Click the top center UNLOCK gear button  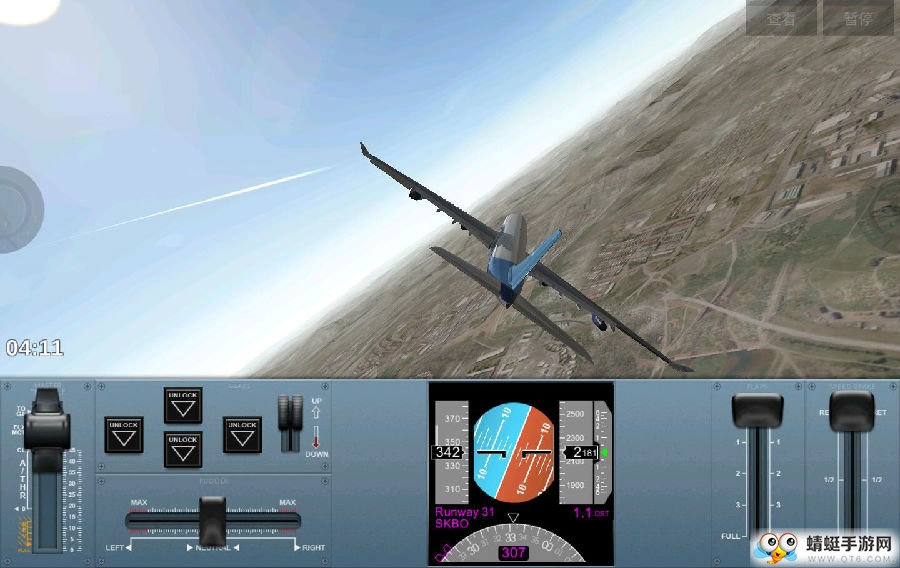183,405
